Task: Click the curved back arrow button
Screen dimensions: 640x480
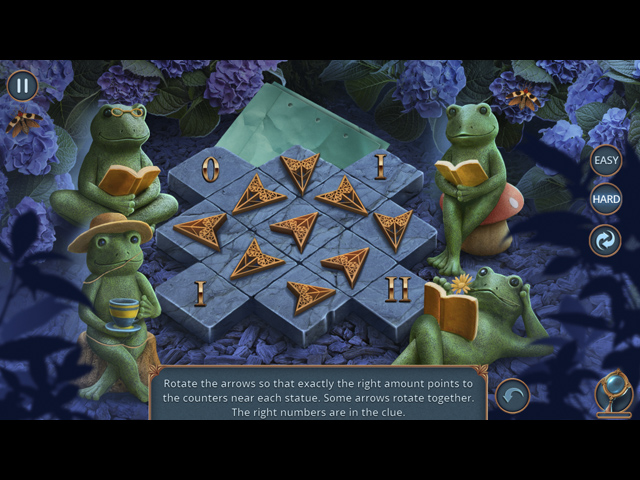Action: (x=513, y=396)
